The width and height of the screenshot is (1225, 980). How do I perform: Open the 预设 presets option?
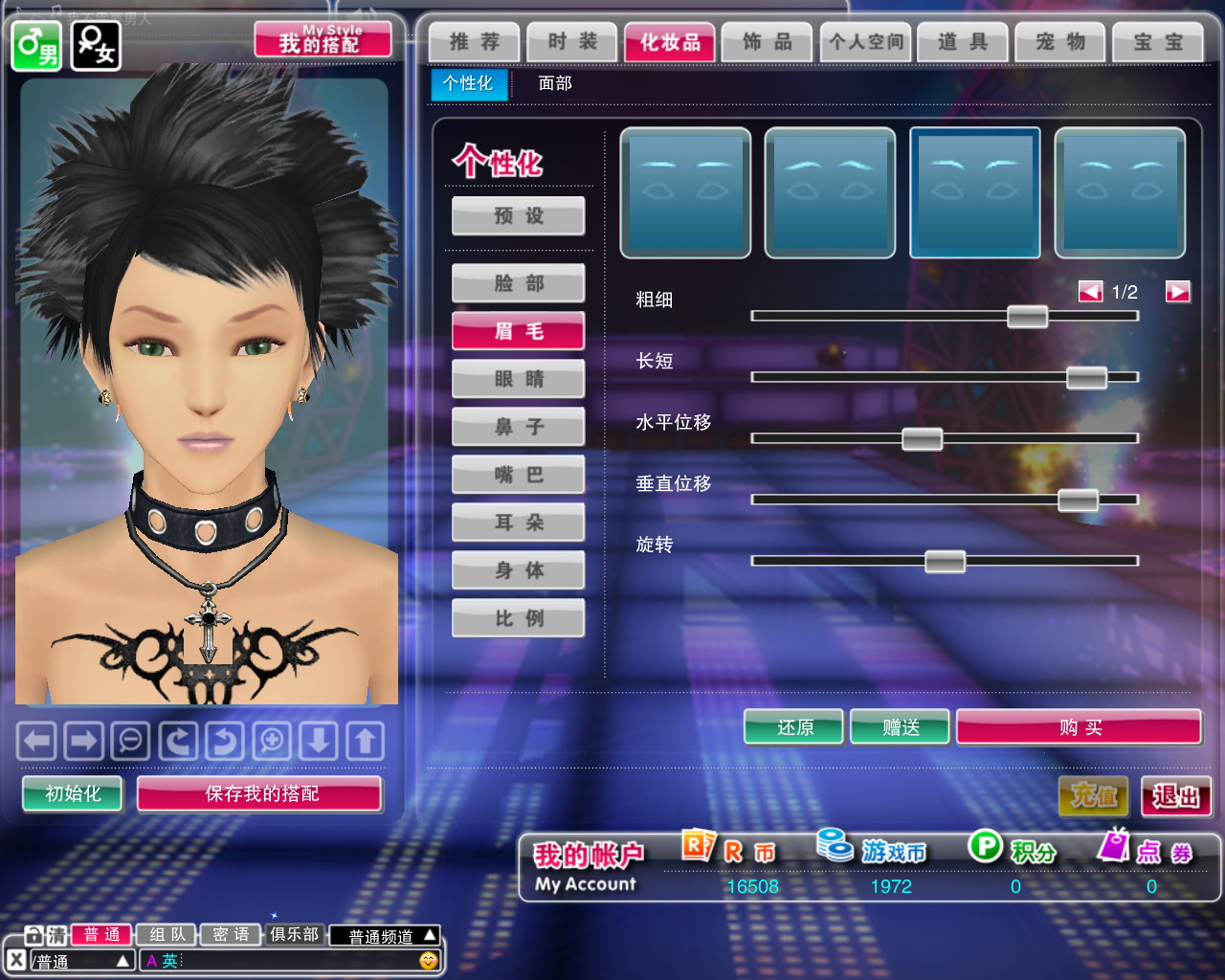pos(519,216)
